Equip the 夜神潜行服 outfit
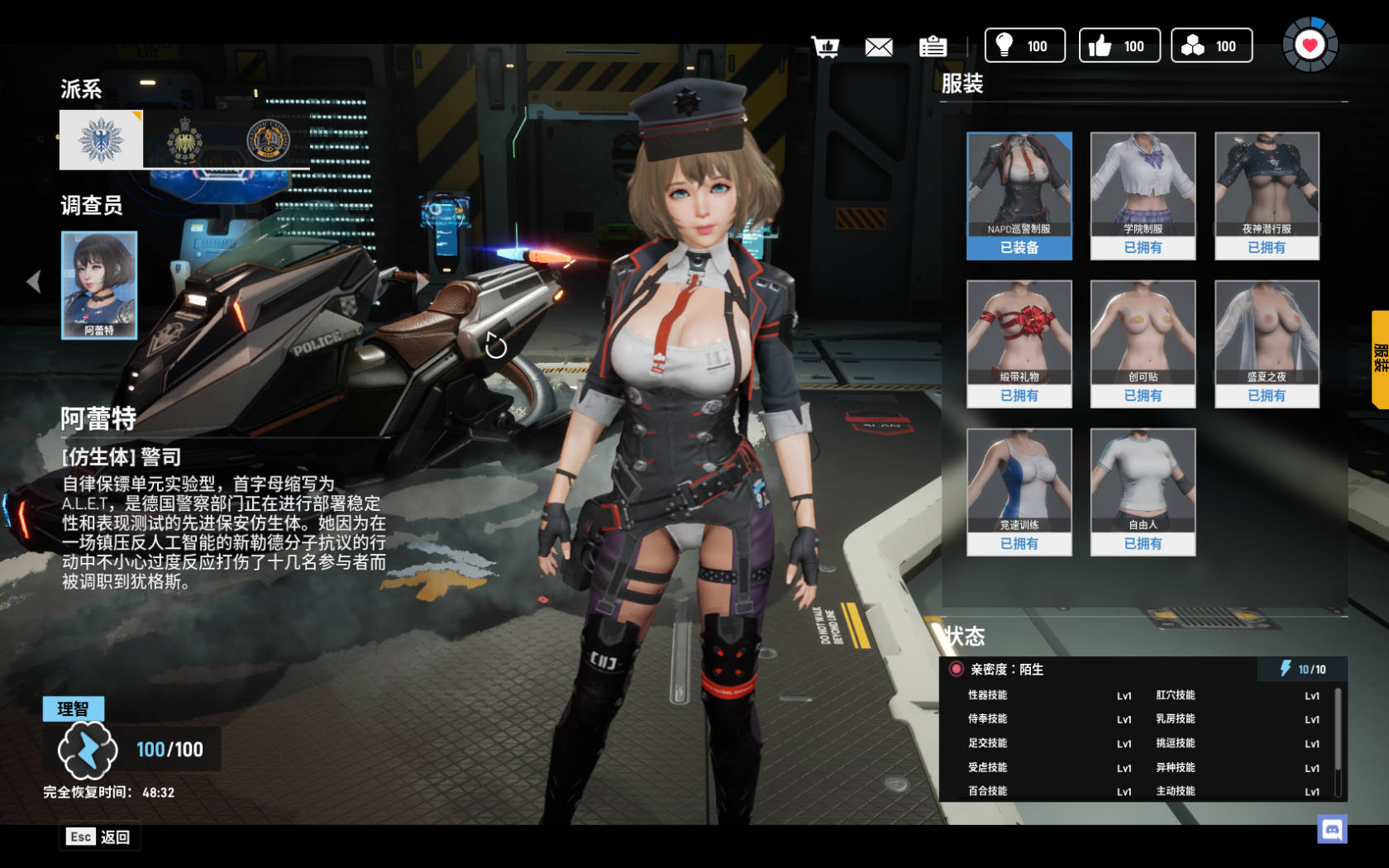 pyautogui.click(x=1267, y=196)
